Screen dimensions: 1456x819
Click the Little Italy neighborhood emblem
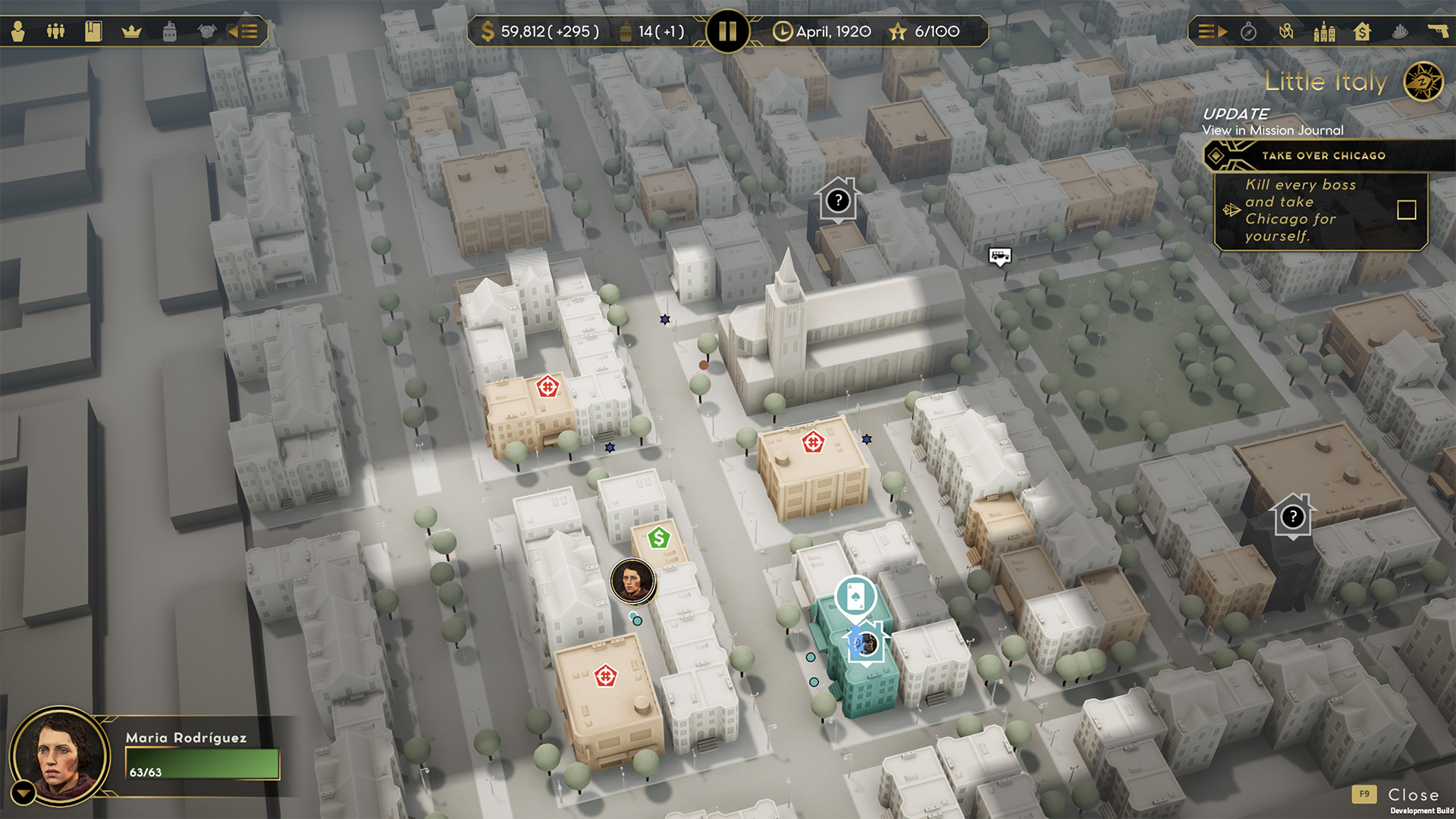point(1423,82)
